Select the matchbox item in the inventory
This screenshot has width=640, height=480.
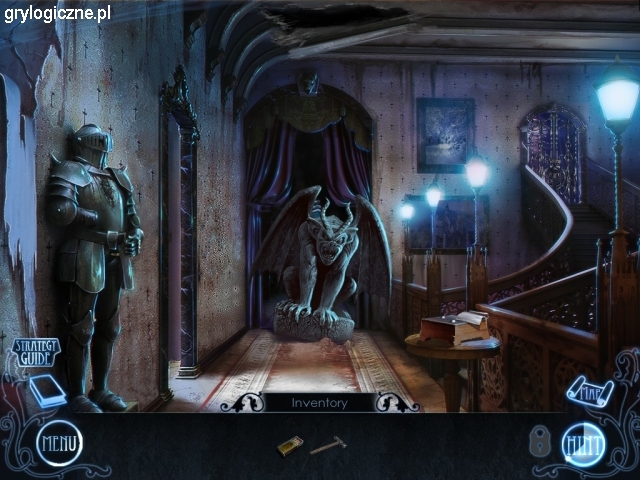point(290,446)
